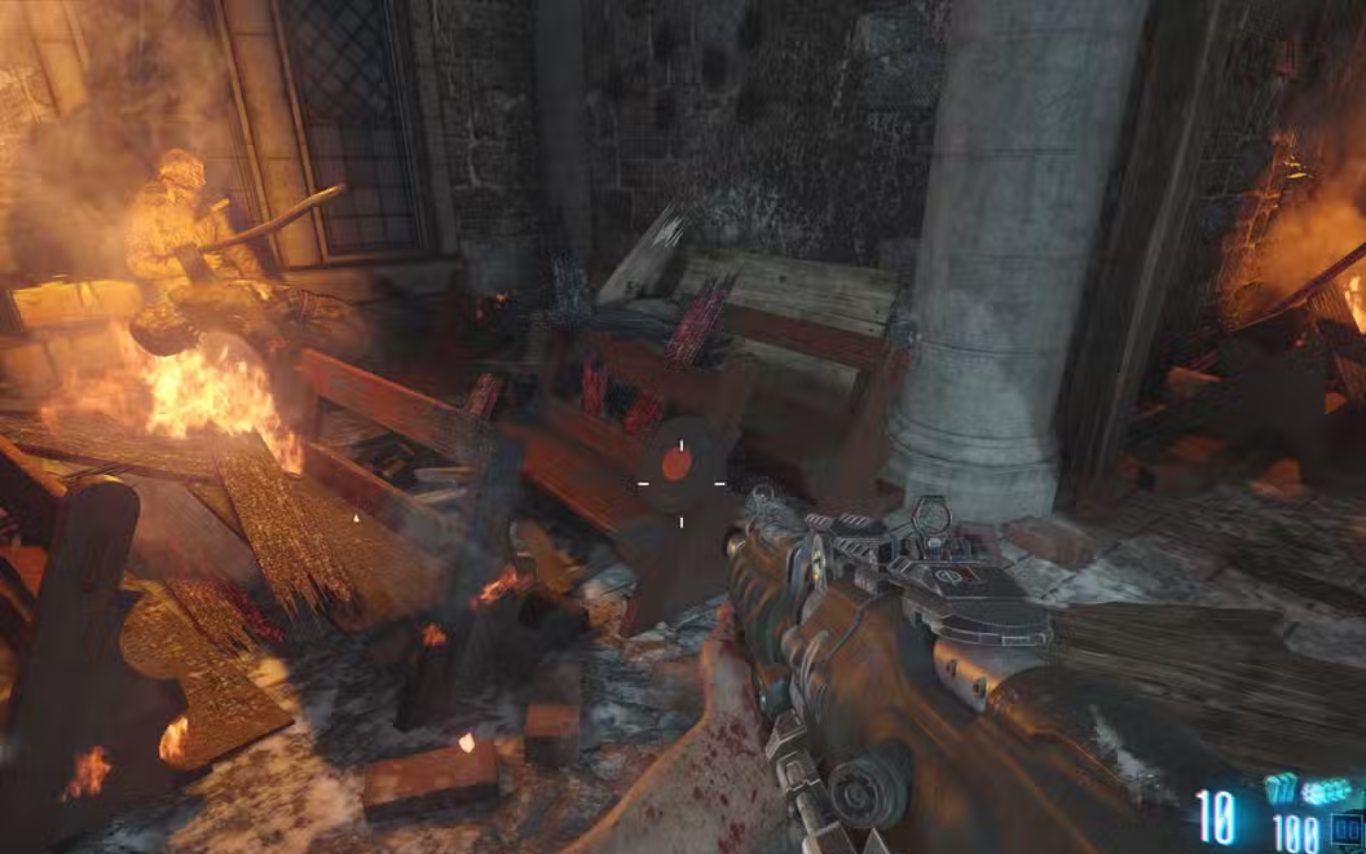Click the cyan bullet ammo icon
Screen dimensions: 1366x854
(x=1279, y=790)
